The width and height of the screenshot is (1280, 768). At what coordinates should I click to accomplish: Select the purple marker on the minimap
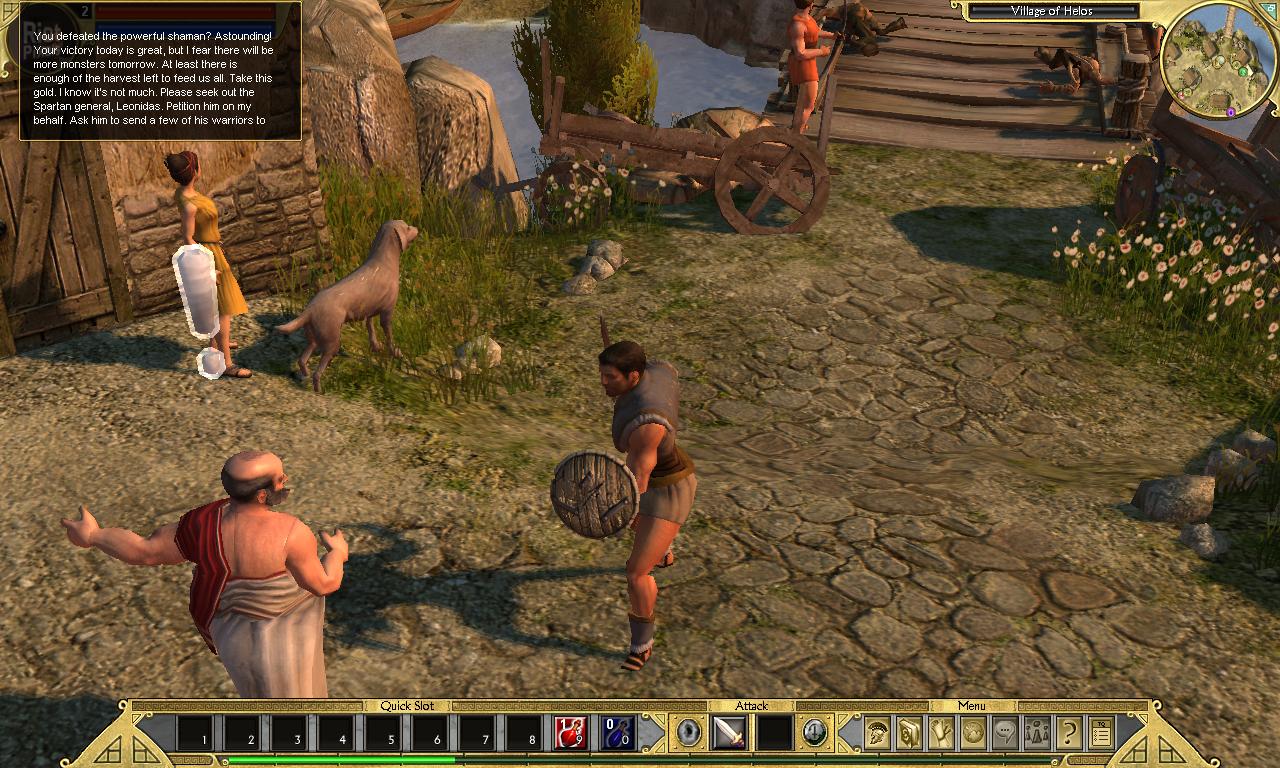click(x=1231, y=113)
